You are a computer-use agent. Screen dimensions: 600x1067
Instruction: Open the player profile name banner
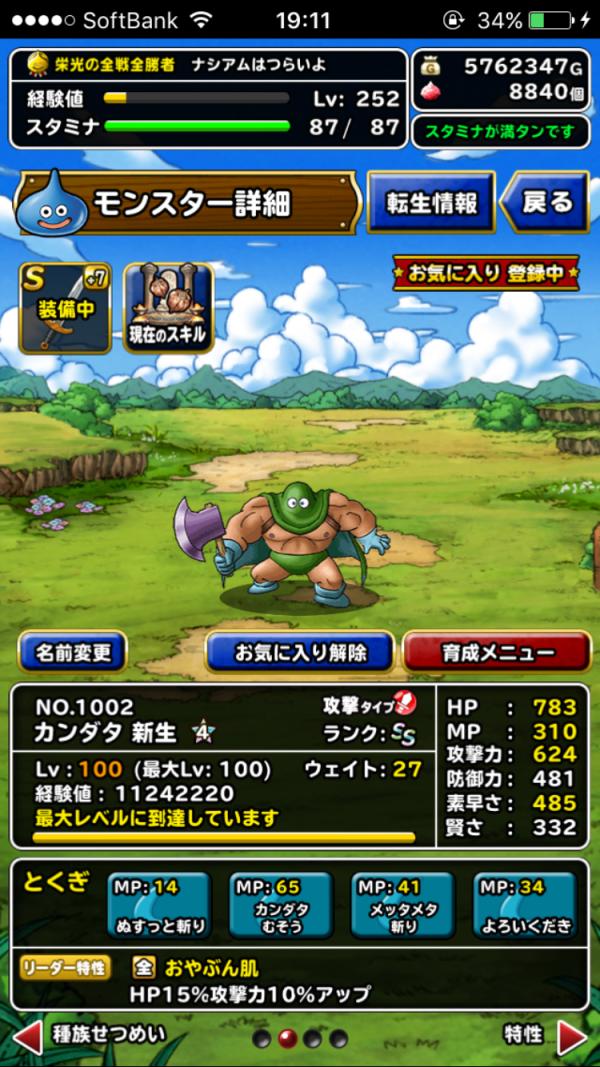pos(209,64)
